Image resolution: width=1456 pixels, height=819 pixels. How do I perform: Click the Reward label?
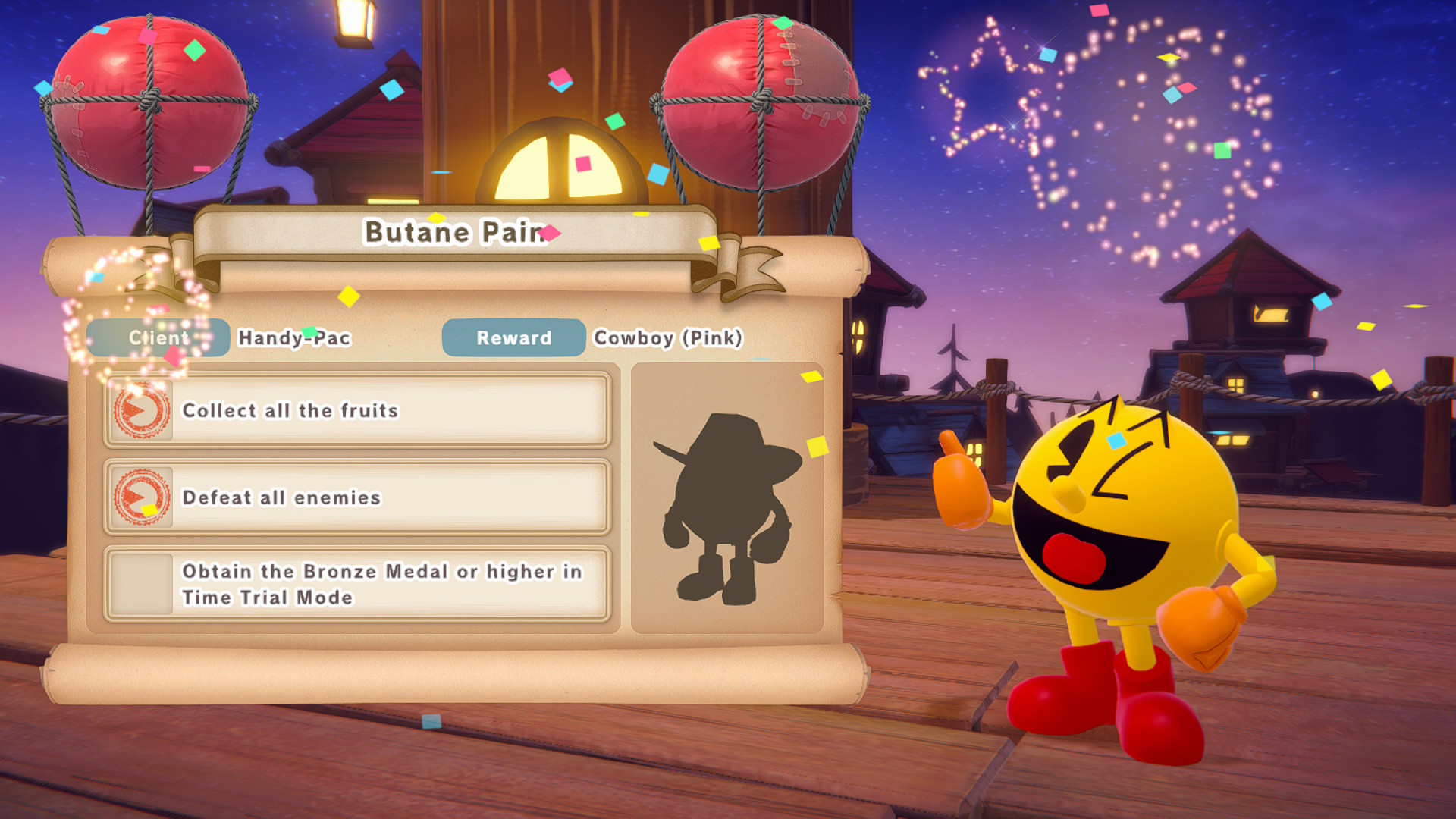513,338
